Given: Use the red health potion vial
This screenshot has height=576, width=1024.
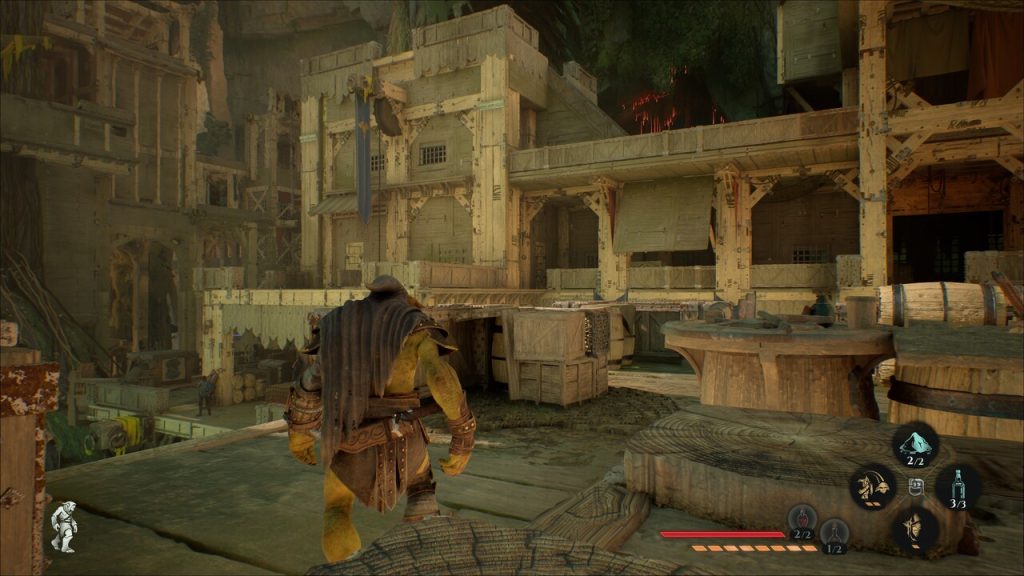Looking at the screenshot, I should click(802, 520).
